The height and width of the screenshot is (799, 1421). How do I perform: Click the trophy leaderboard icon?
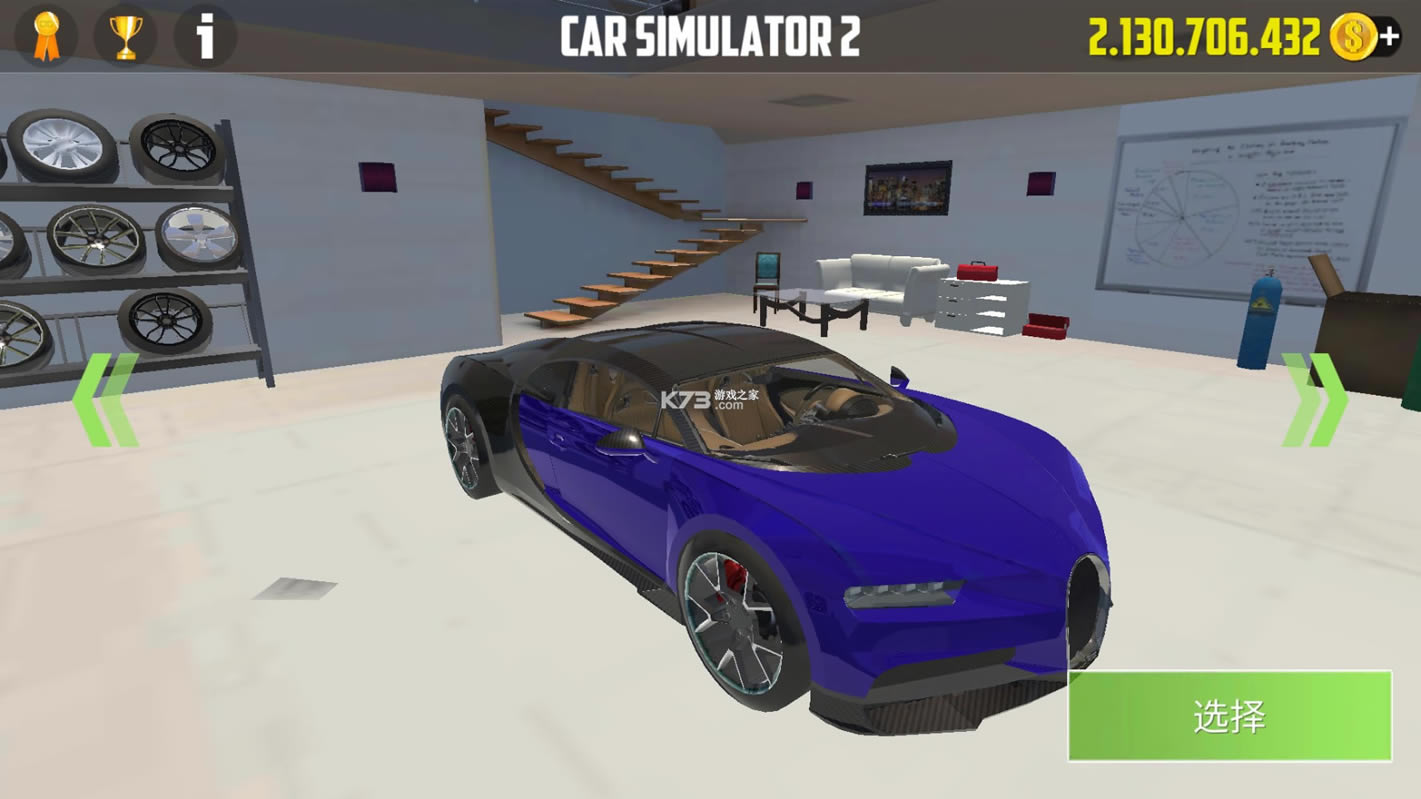point(122,36)
